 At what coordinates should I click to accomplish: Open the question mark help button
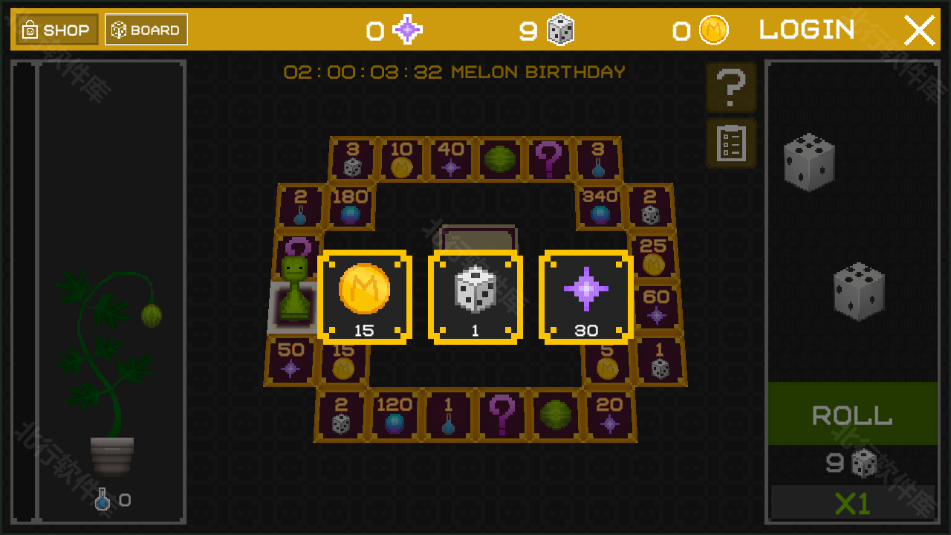tap(731, 88)
